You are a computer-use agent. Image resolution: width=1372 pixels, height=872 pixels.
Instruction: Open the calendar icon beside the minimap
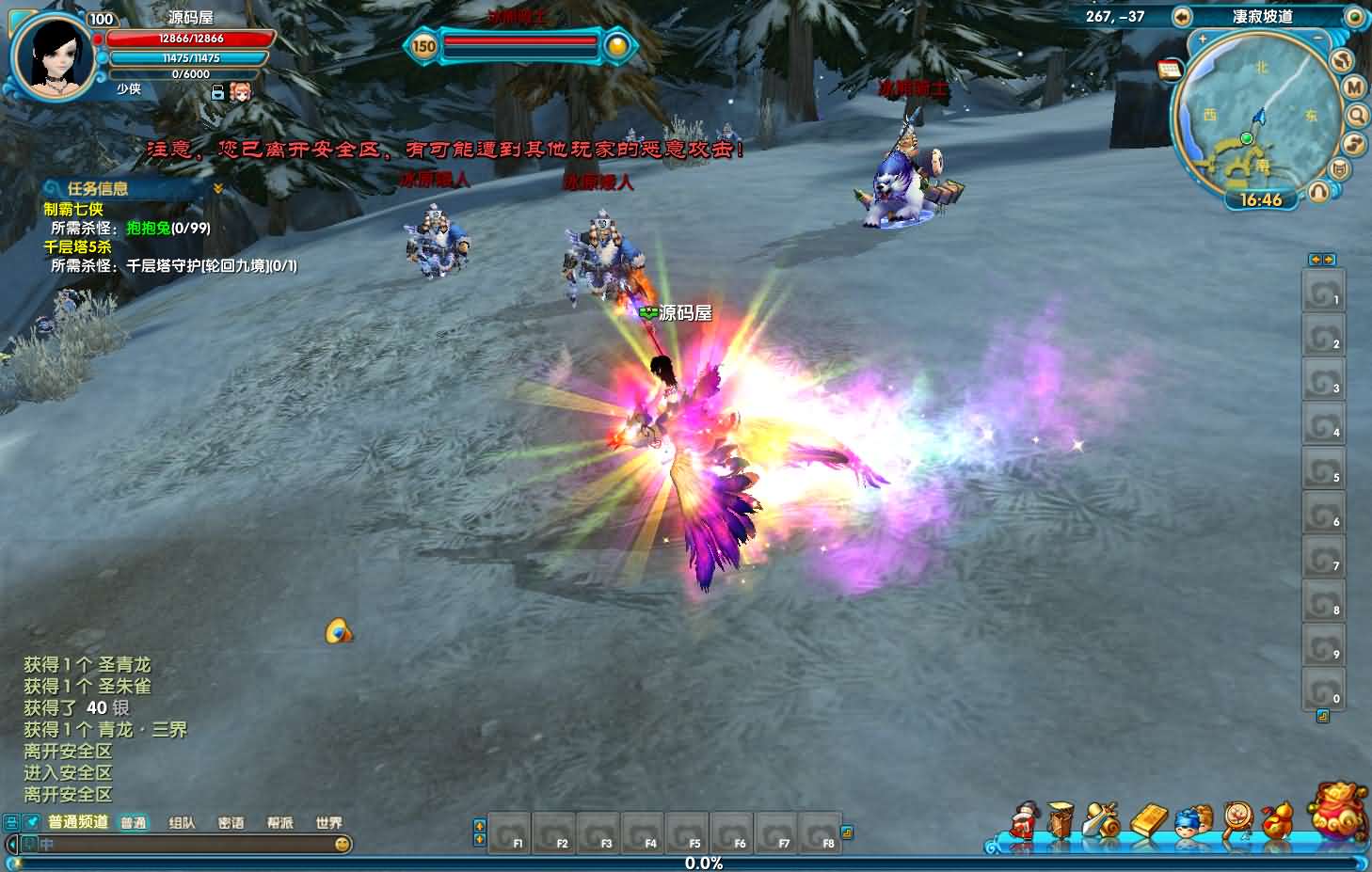[x=1170, y=70]
